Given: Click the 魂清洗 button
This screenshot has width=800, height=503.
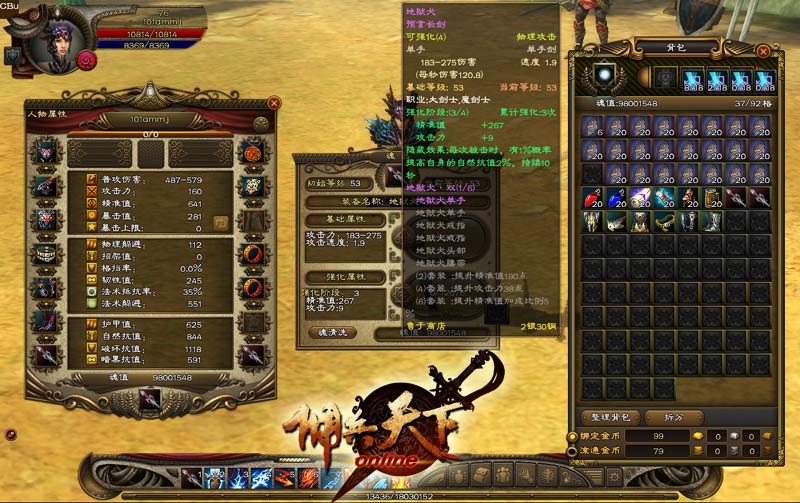Looking at the screenshot, I should 331,331.
